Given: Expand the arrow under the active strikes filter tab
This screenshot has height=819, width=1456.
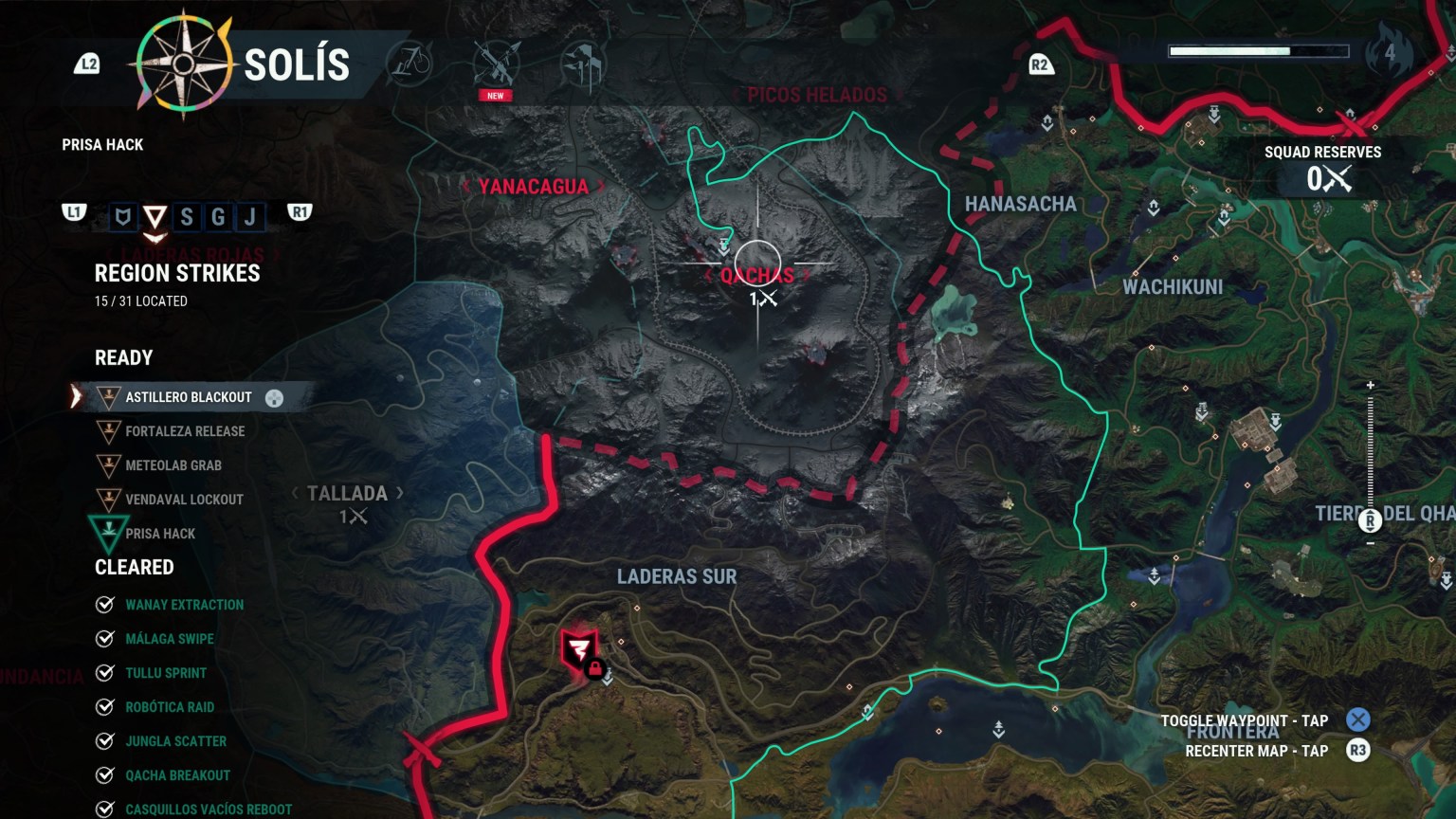Looking at the screenshot, I should point(157,237).
